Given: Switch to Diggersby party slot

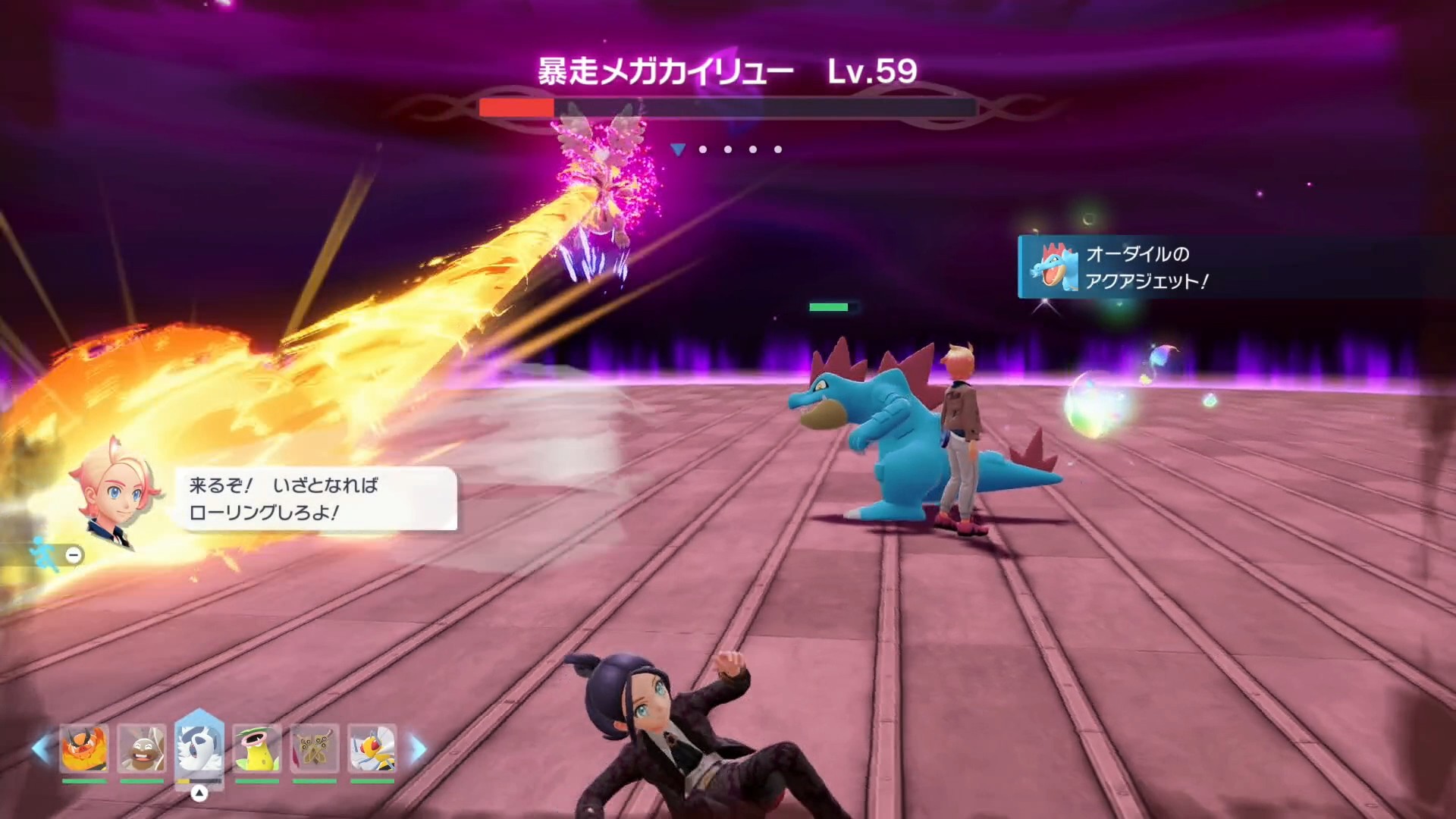Looking at the screenshot, I should tap(142, 748).
